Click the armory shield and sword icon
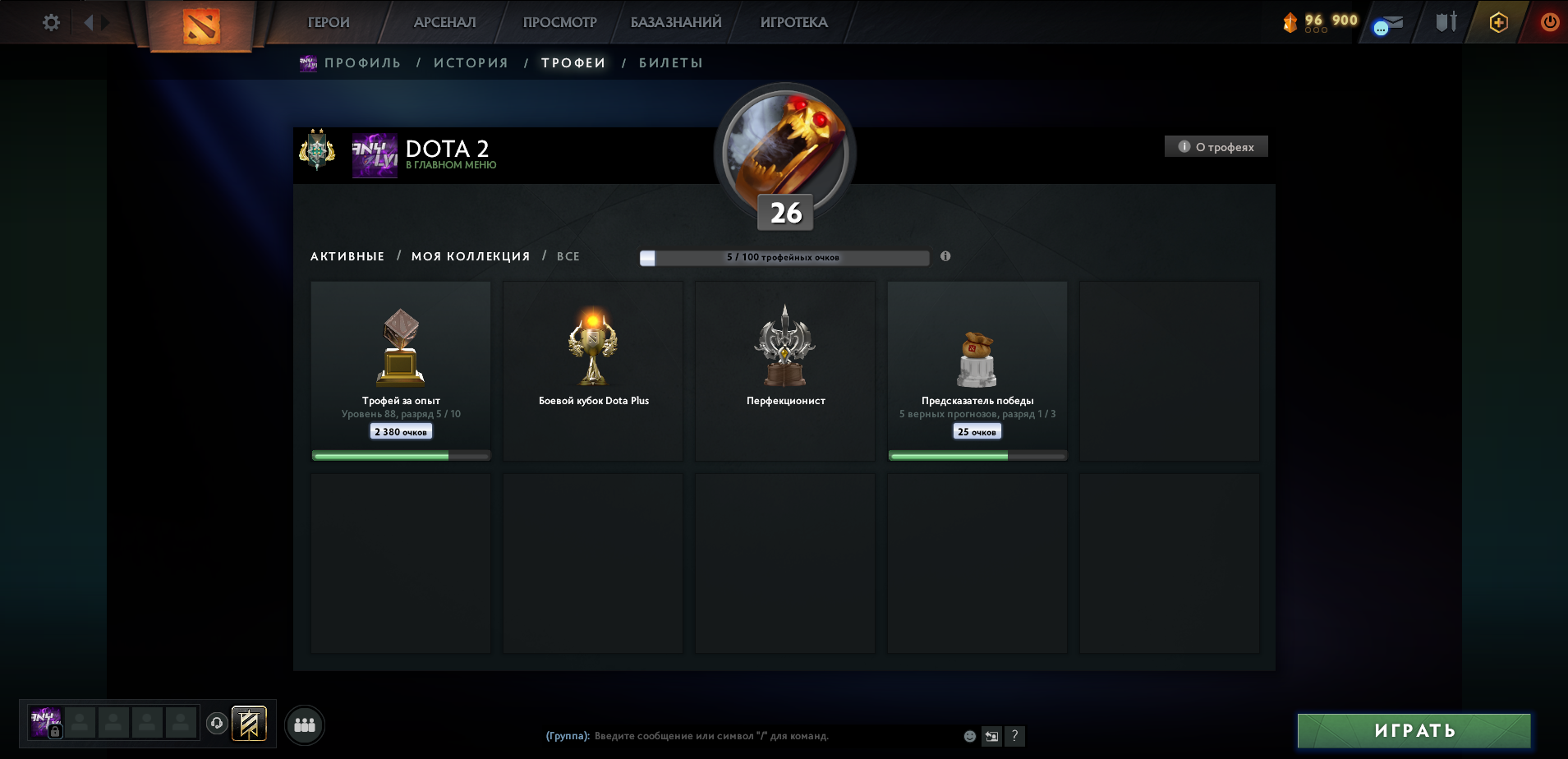Image resolution: width=1568 pixels, height=759 pixels. click(1444, 22)
